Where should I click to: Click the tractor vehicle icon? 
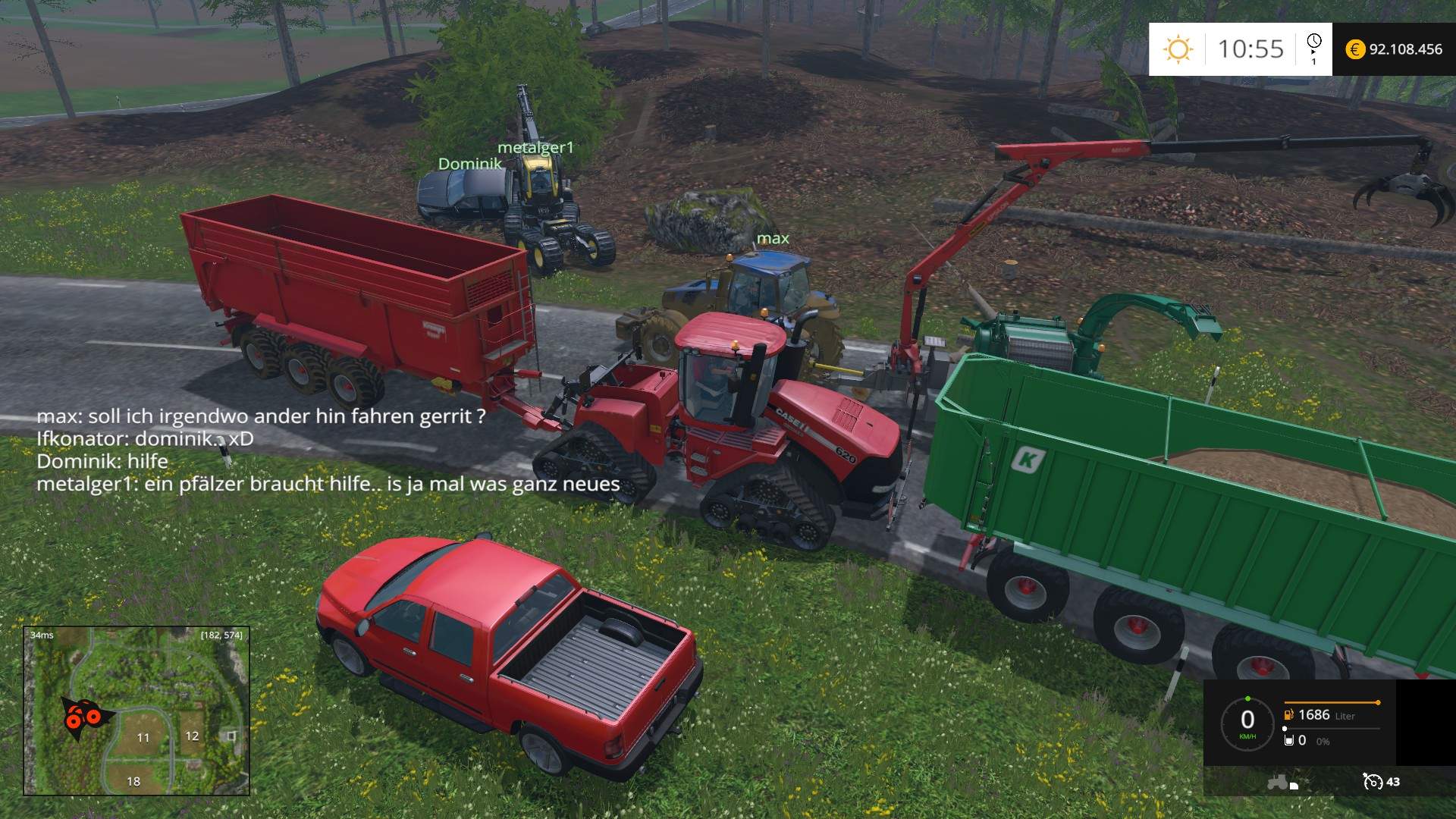[1279, 781]
